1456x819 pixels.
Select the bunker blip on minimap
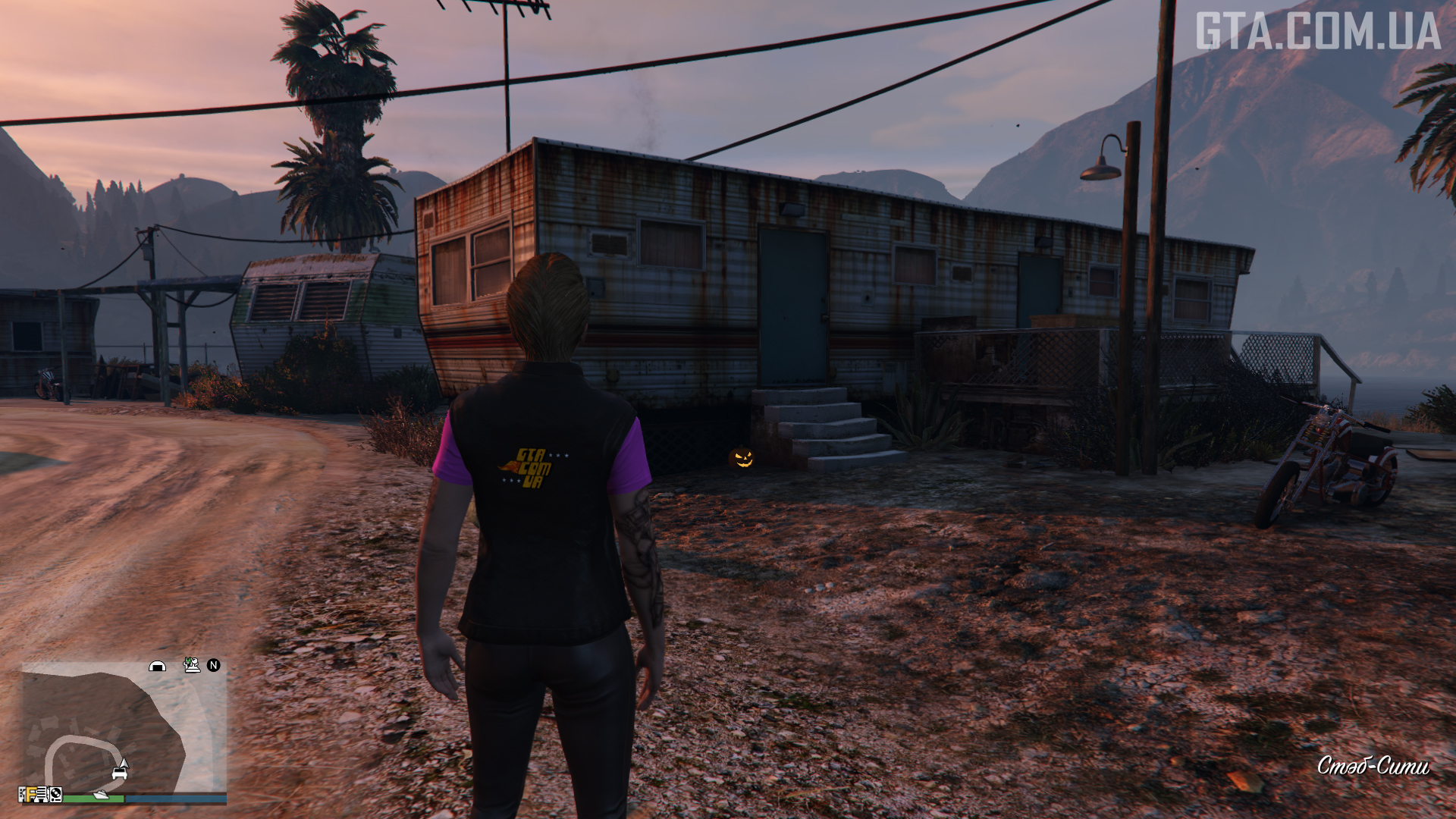157,666
